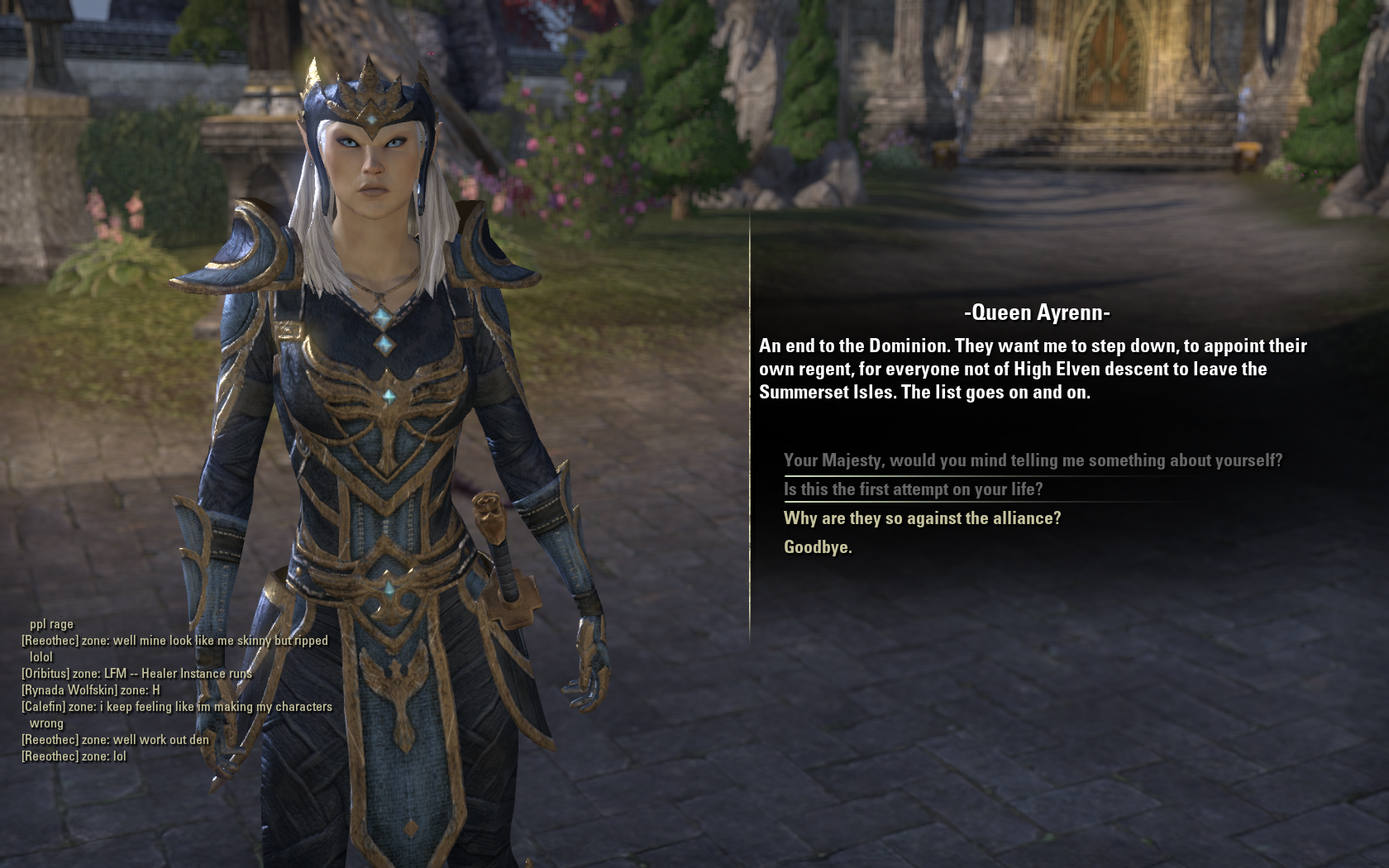End the conversation with Goodbye

pyautogui.click(x=817, y=547)
